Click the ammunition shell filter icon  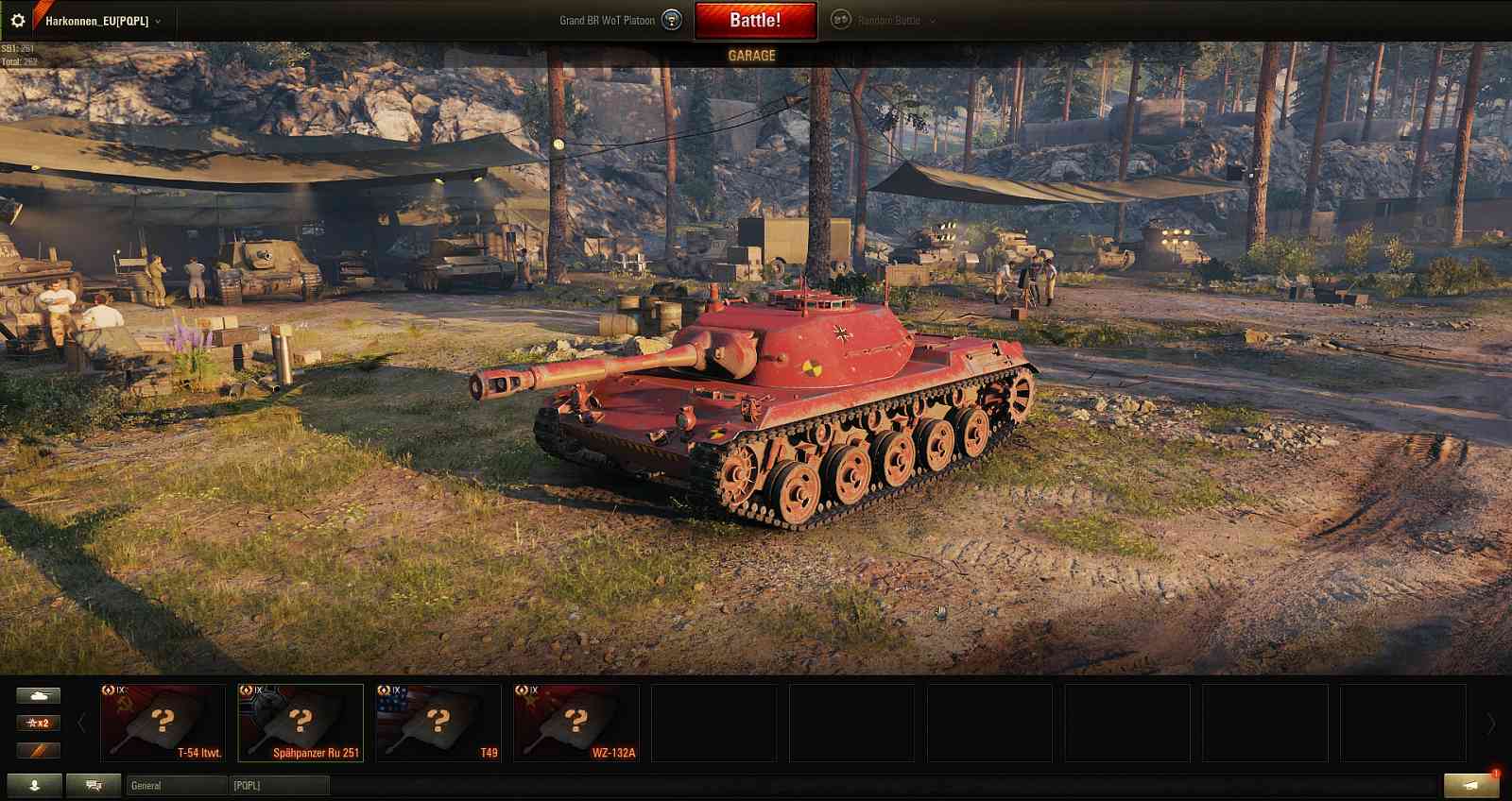pyautogui.click(x=36, y=751)
